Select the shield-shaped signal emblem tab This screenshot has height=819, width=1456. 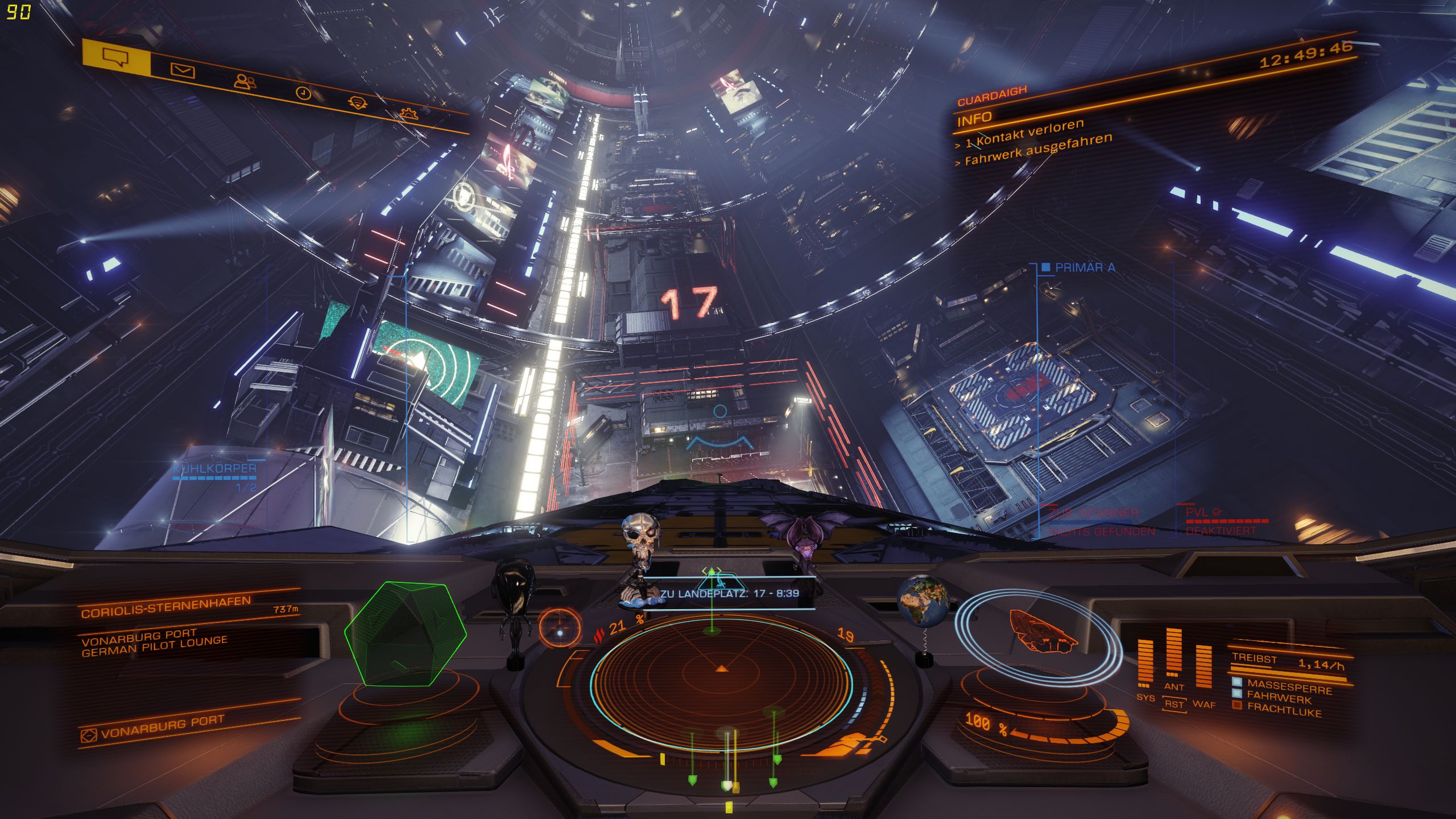(357, 103)
